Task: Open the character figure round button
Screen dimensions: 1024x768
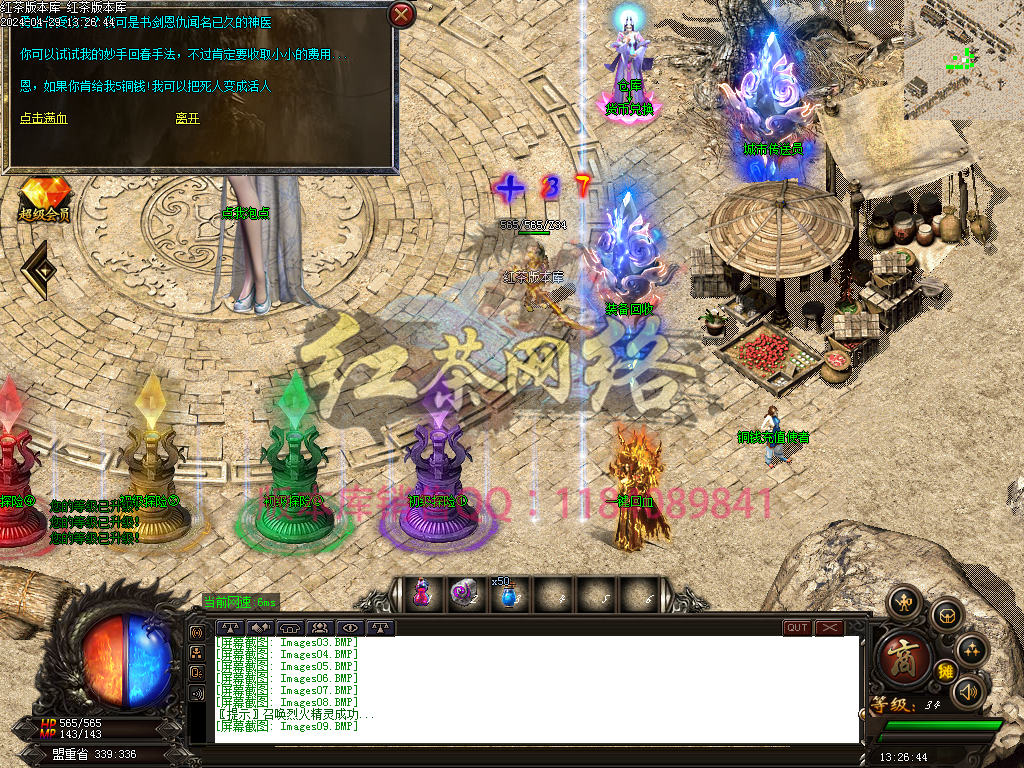Action: (905, 602)
